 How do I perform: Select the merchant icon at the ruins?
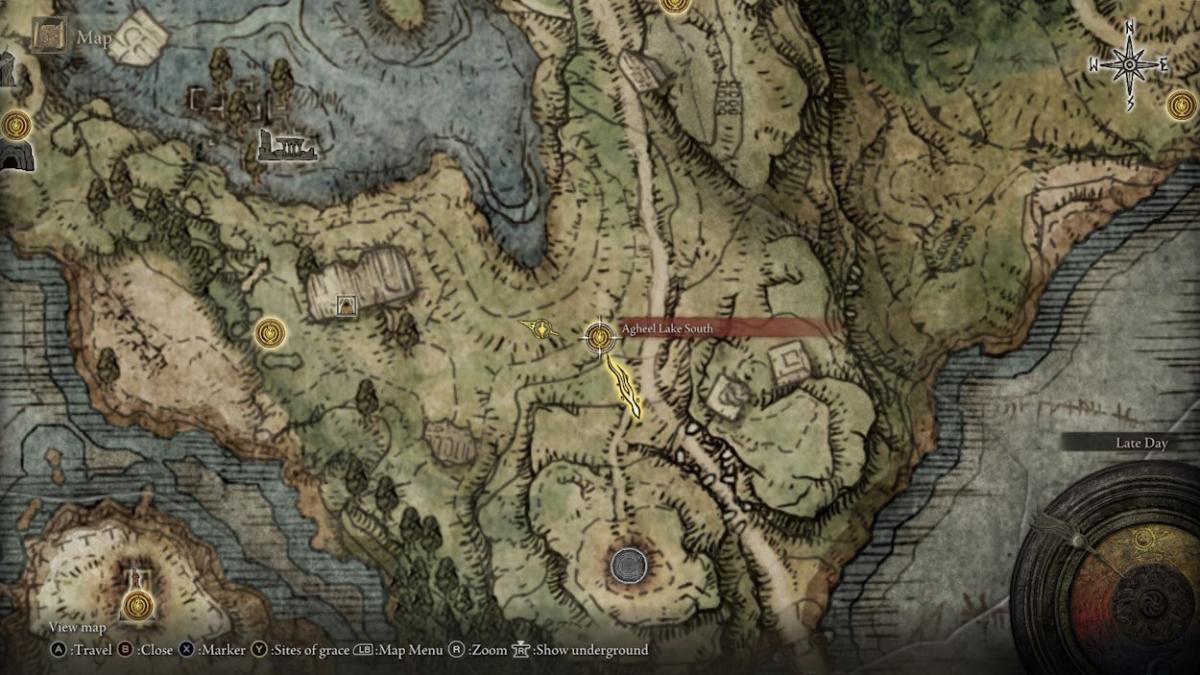347,306
